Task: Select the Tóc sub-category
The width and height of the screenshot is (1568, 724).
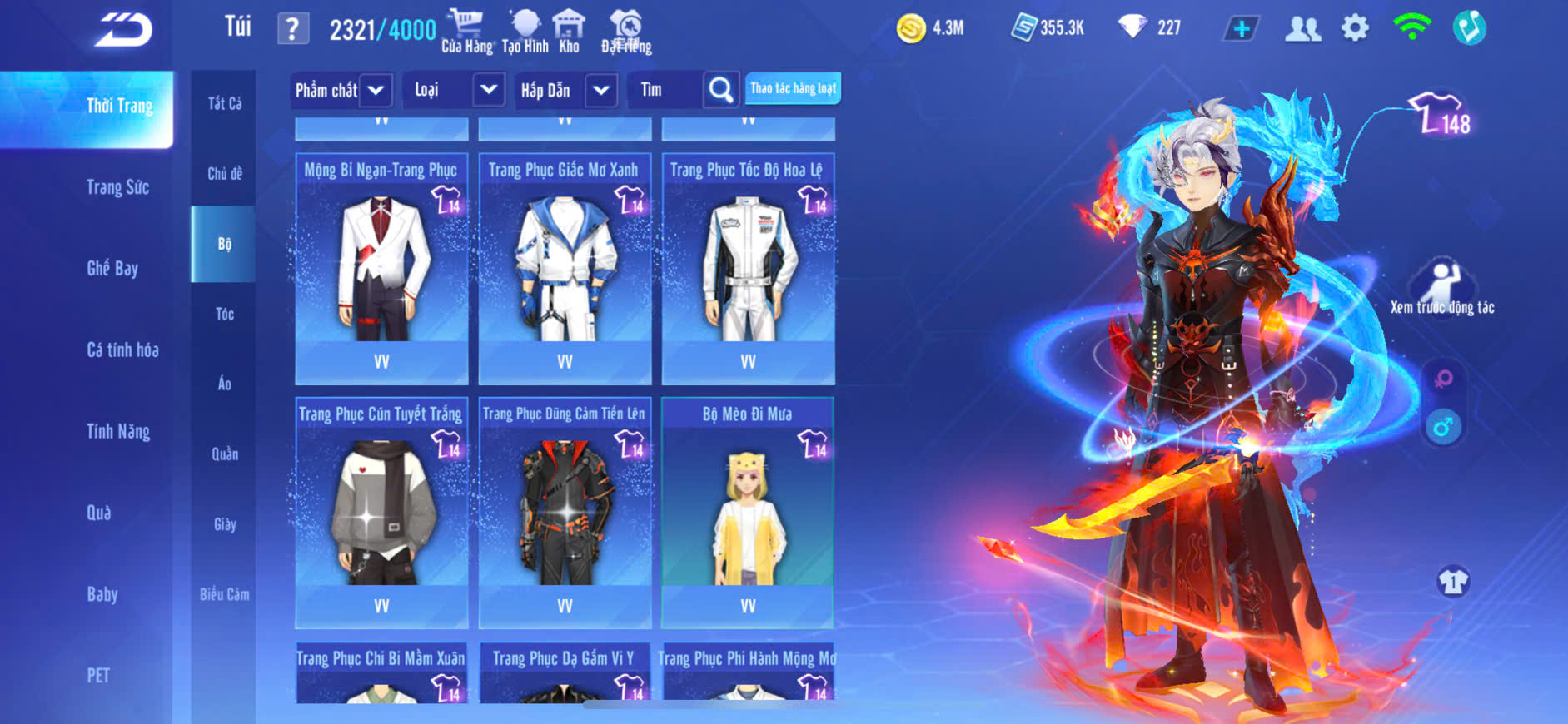Action: (x=224, y=314)
